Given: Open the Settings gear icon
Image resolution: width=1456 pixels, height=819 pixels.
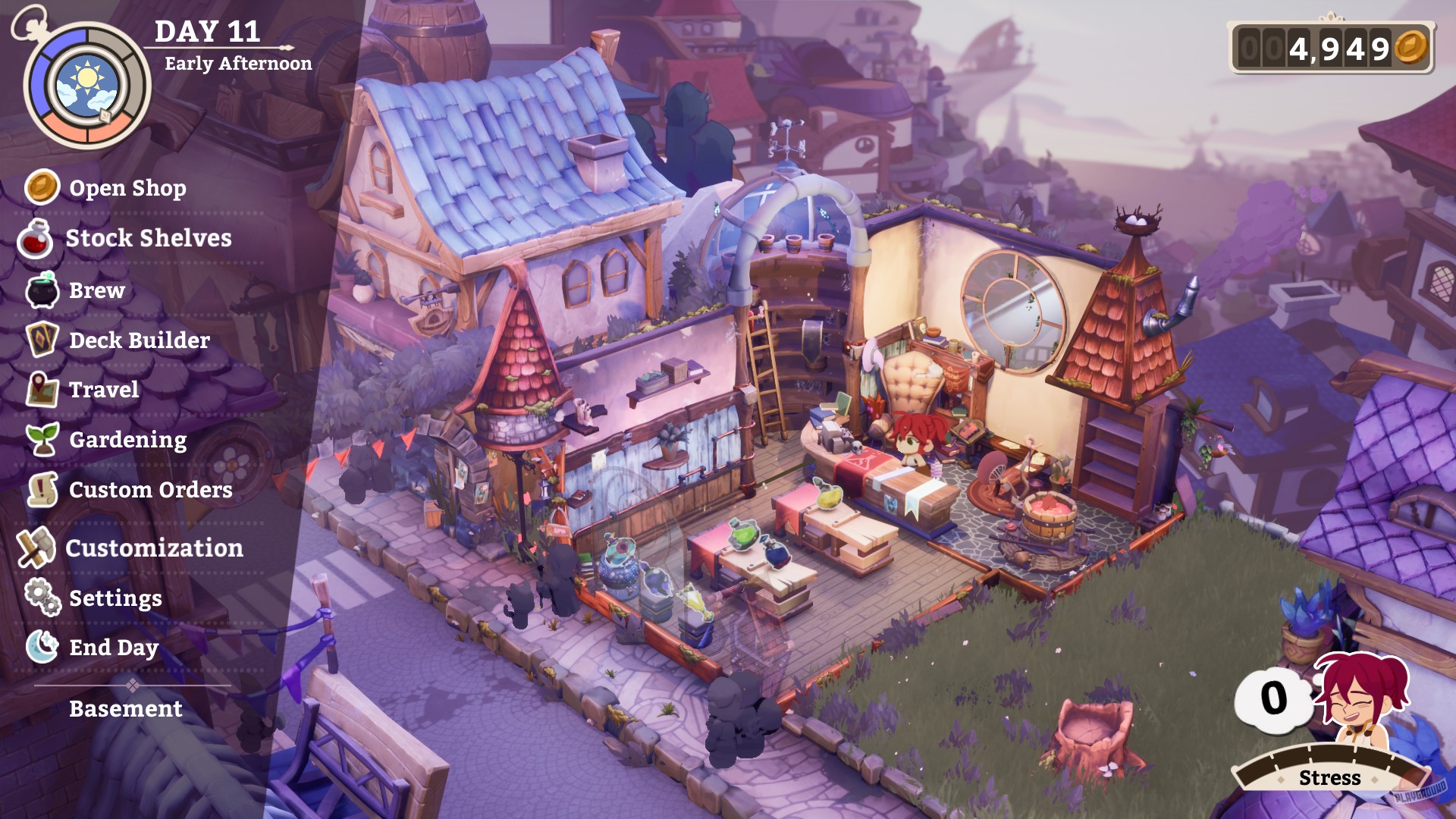Looking at the screenshot, I should pos(42,598).
